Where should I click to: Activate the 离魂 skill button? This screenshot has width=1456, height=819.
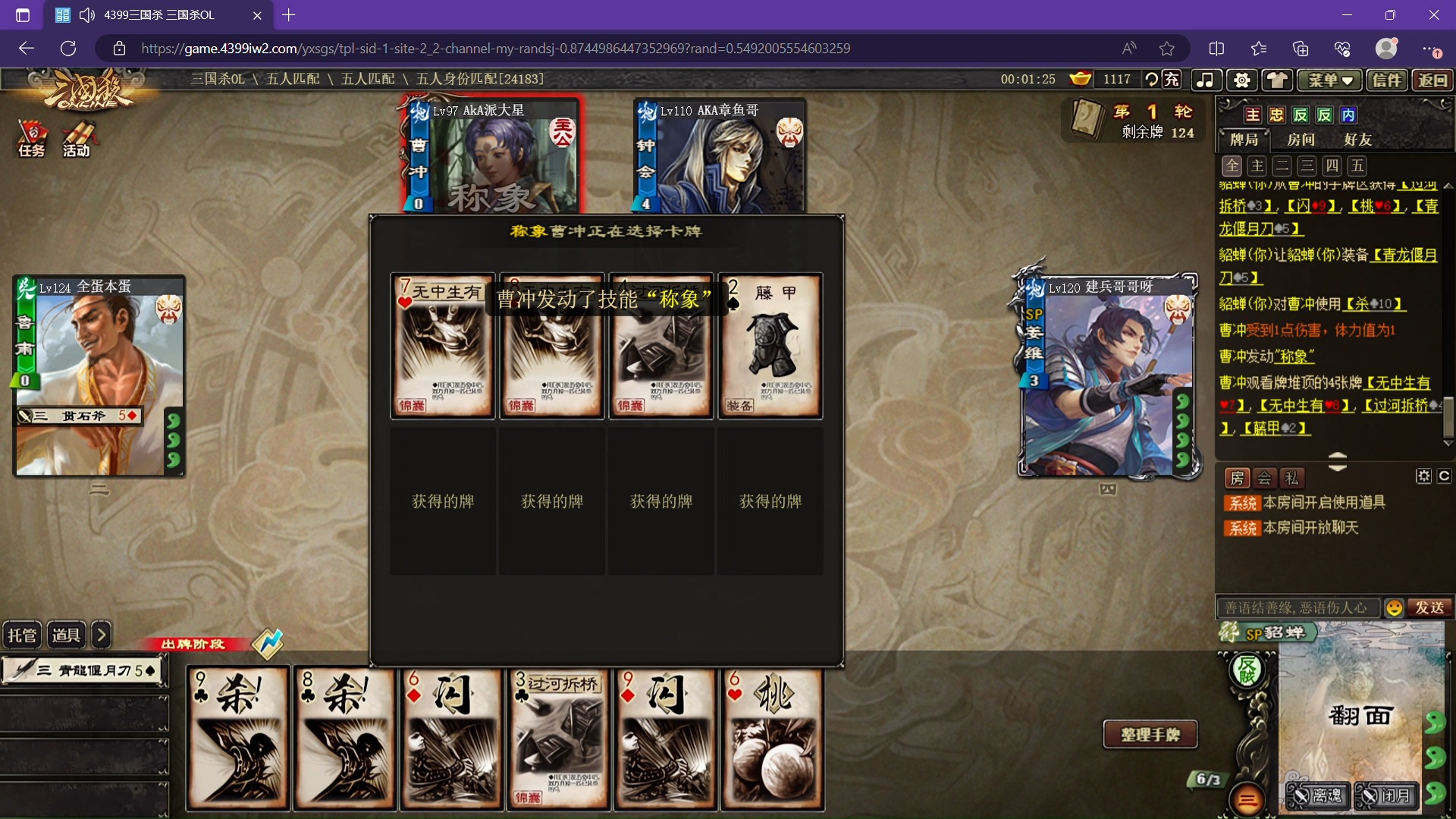pyautogui.click(x=1318, y=795)
